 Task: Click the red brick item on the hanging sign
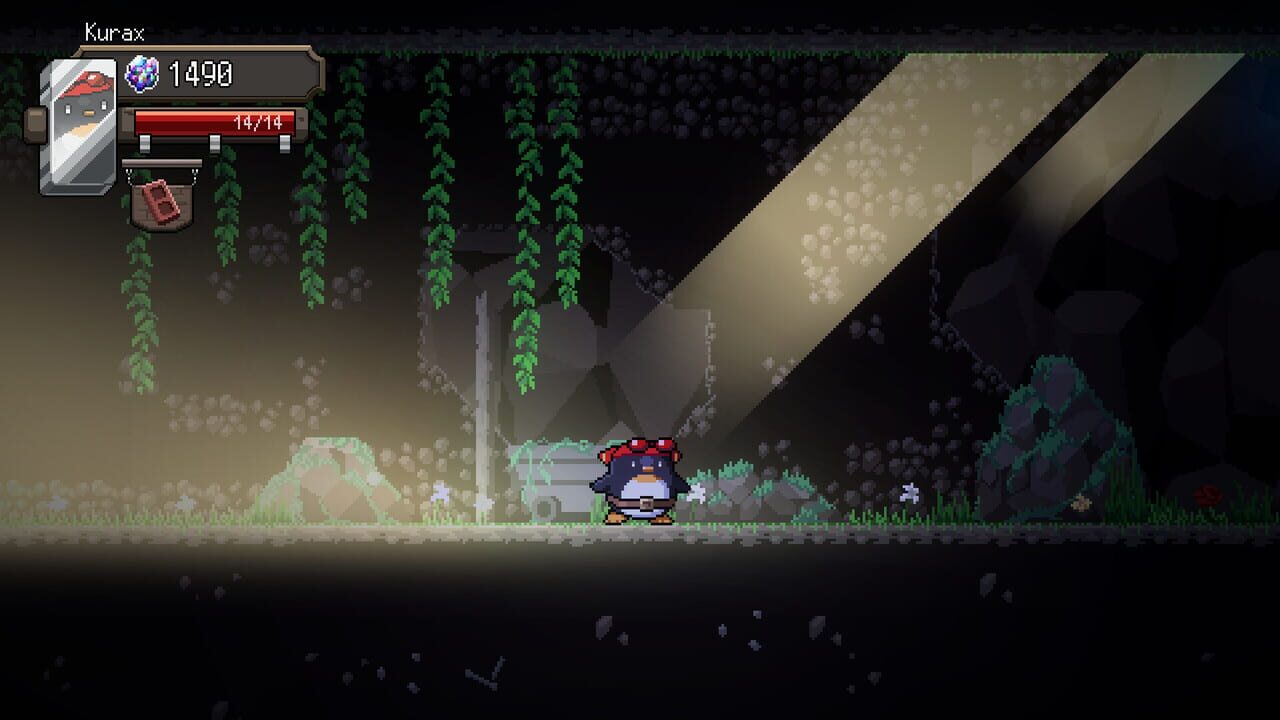(160, 202)
